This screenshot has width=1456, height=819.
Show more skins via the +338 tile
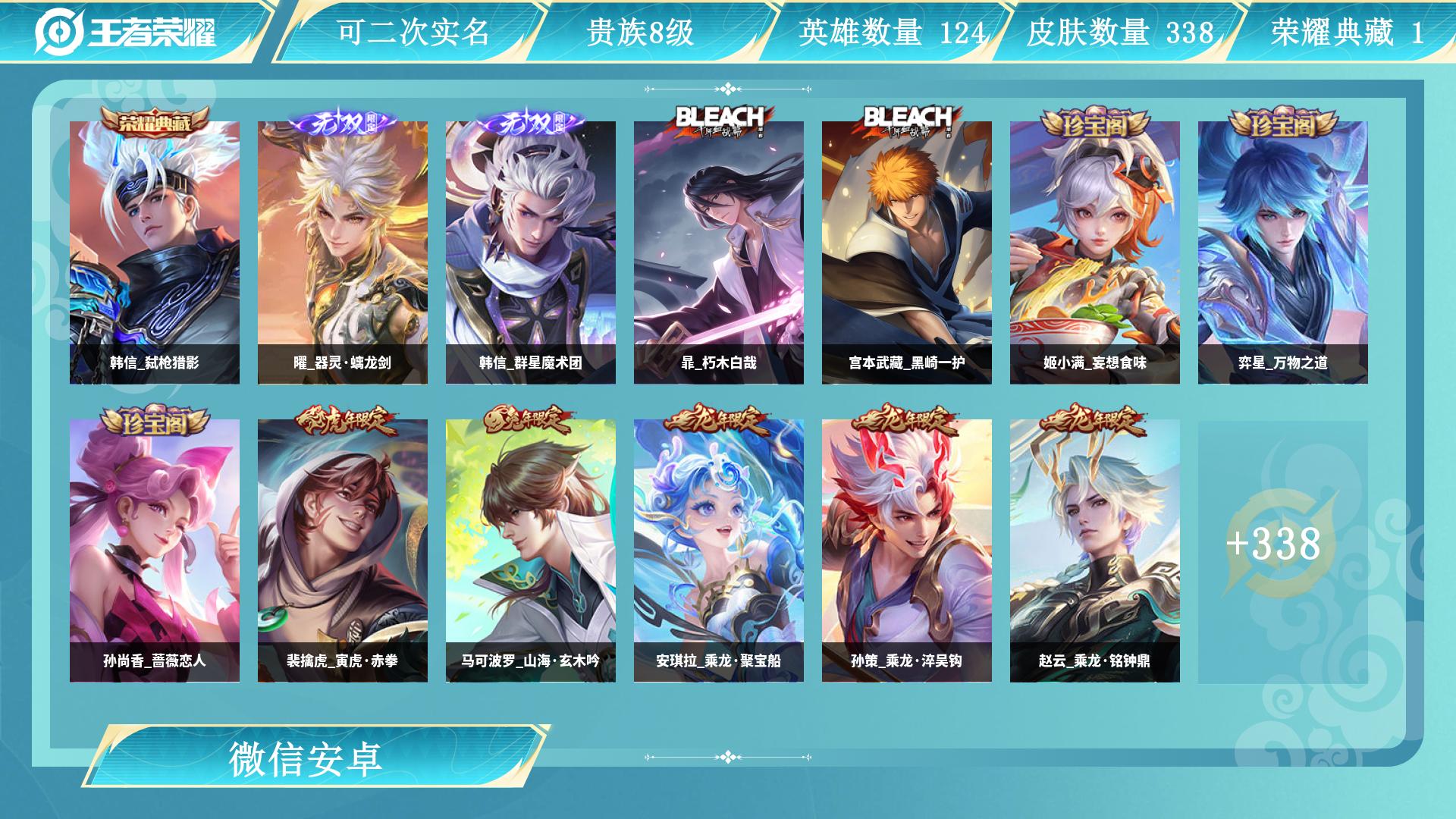pyautogui.click(x=1274, y=544)
